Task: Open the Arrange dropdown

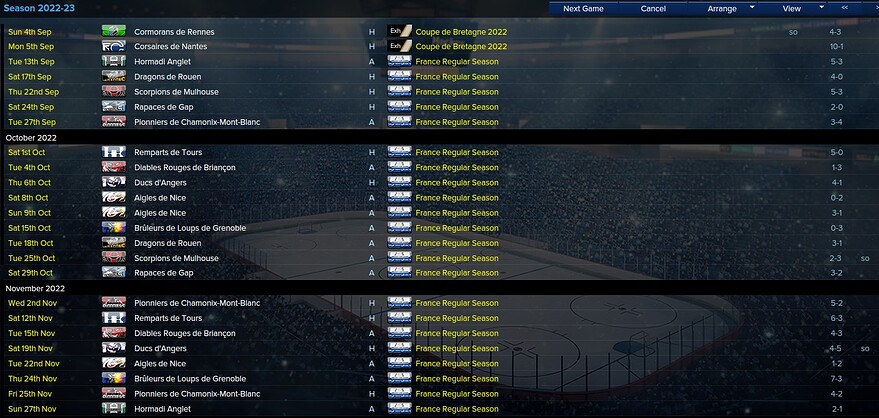Action: (x=722, y=8)
